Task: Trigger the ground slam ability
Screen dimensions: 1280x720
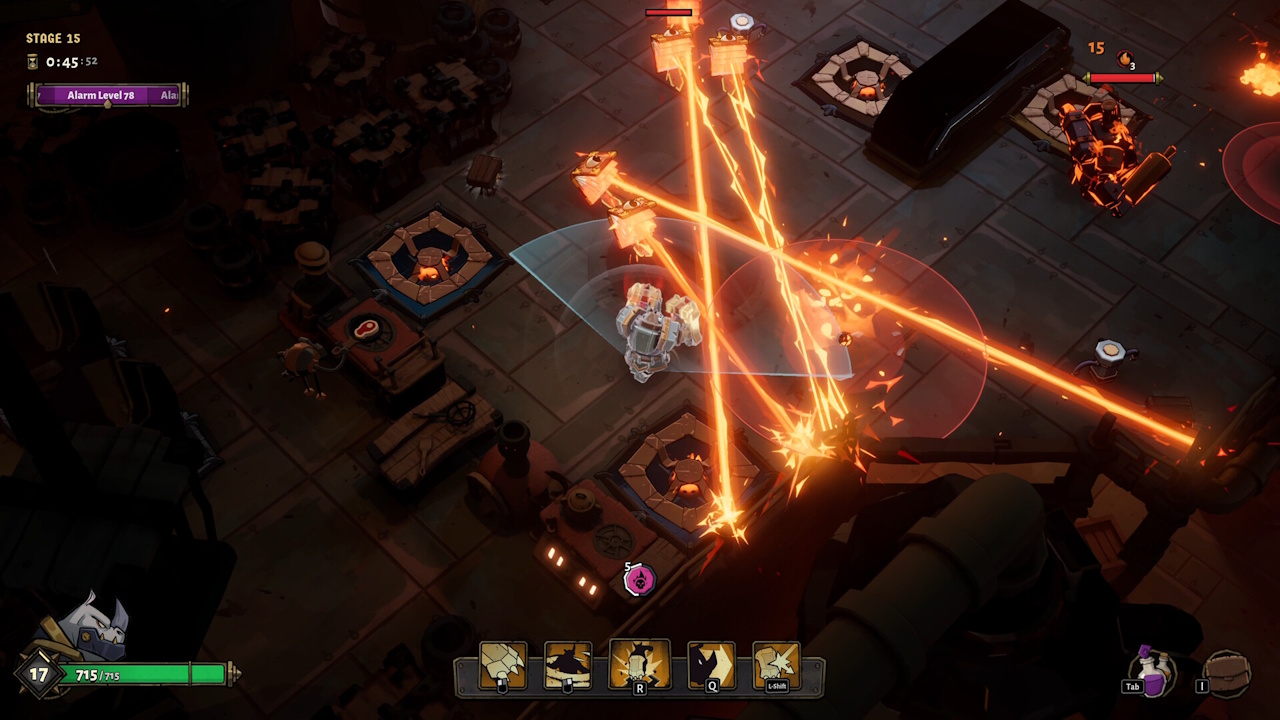Action: [x=639, y=665]
